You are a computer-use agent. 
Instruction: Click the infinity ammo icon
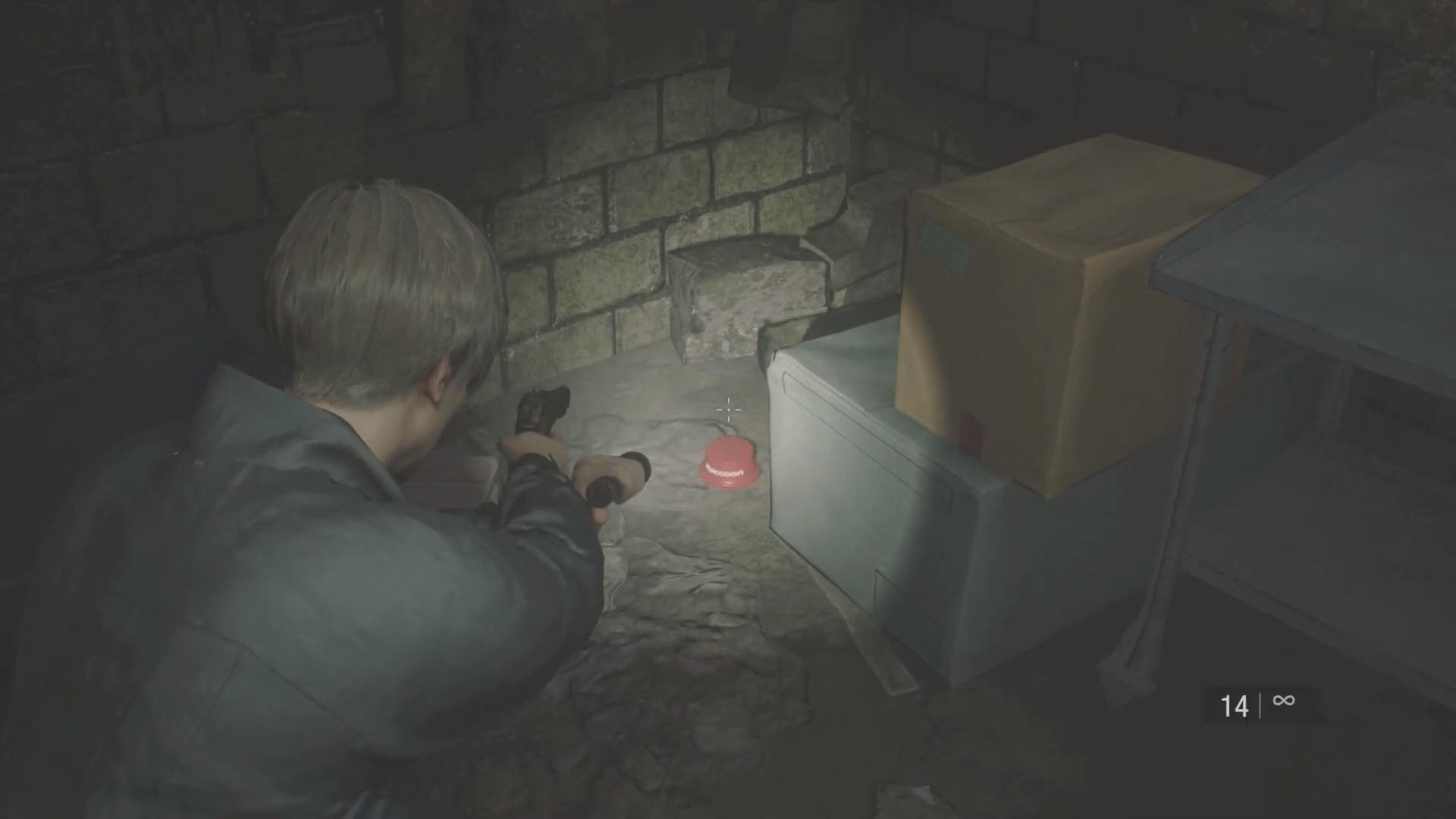(1282, 702)
